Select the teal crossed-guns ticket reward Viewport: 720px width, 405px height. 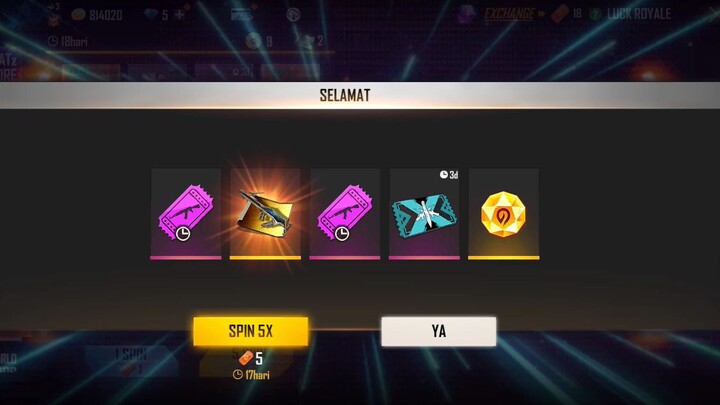point(424,213)
